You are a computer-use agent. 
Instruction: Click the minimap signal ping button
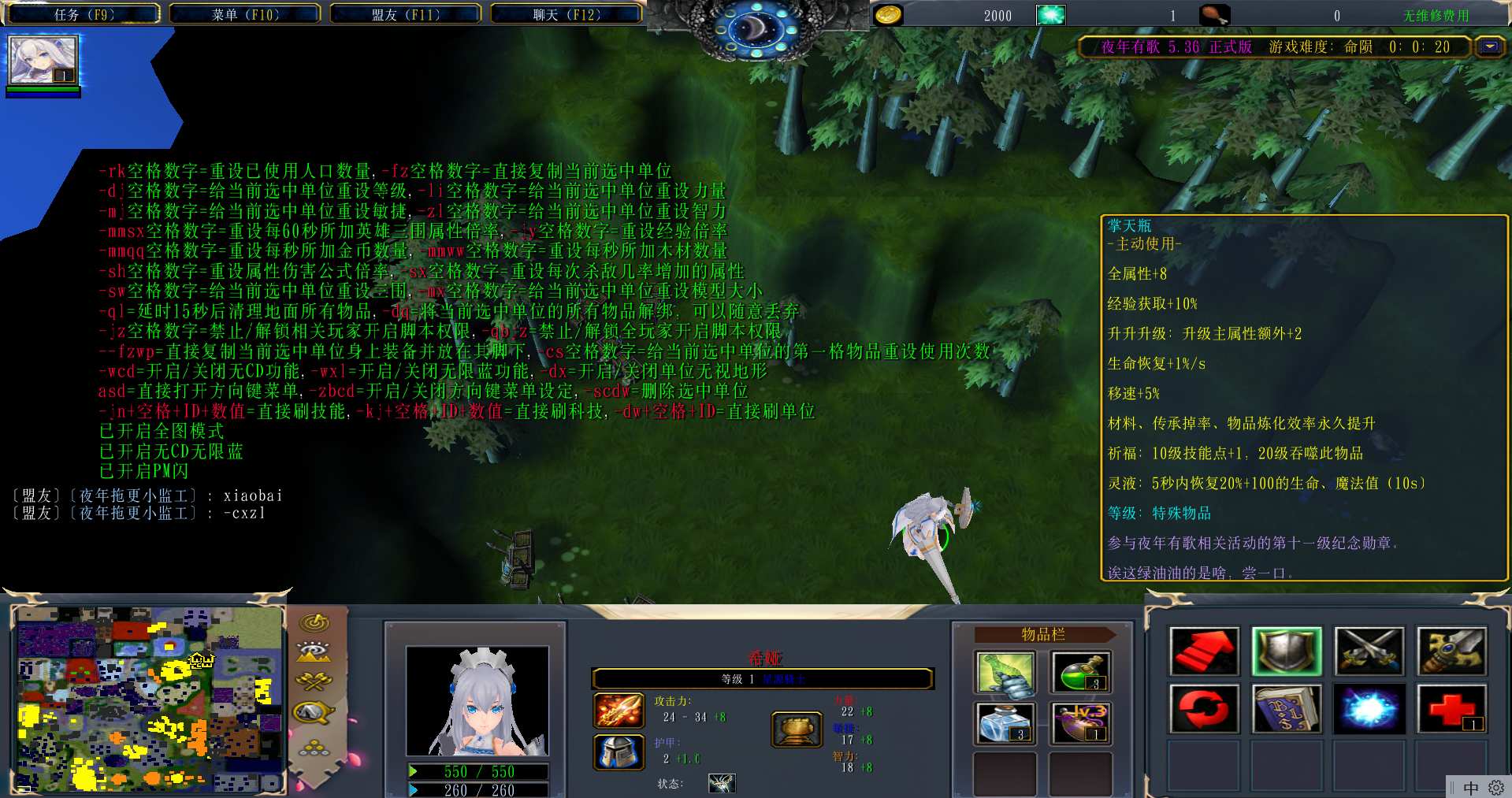tap(315, 622)
